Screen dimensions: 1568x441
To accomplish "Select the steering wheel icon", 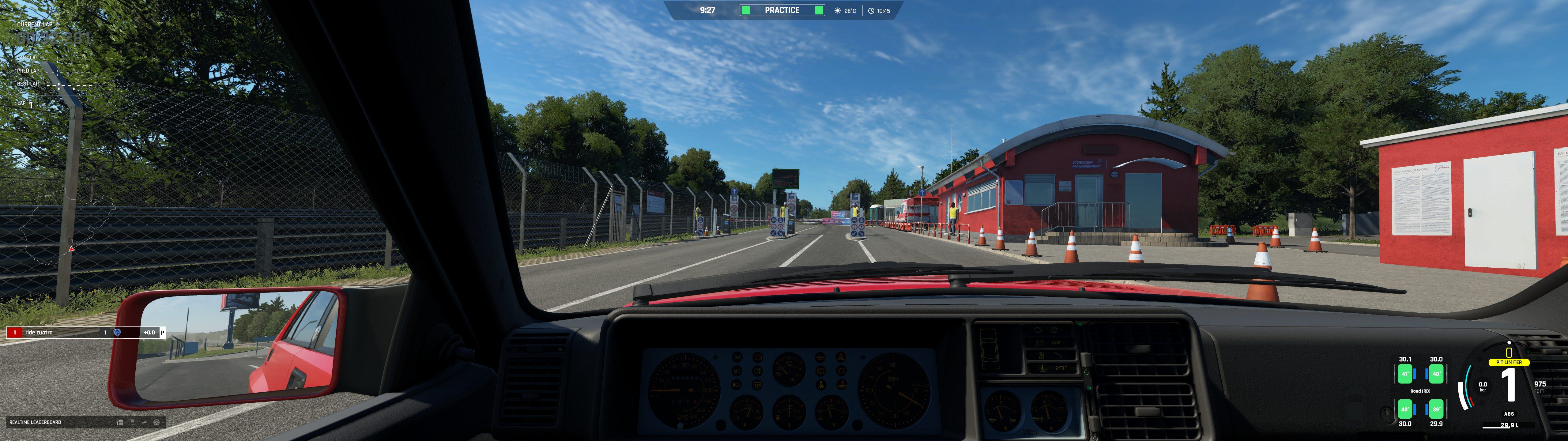I will point(156,422).
